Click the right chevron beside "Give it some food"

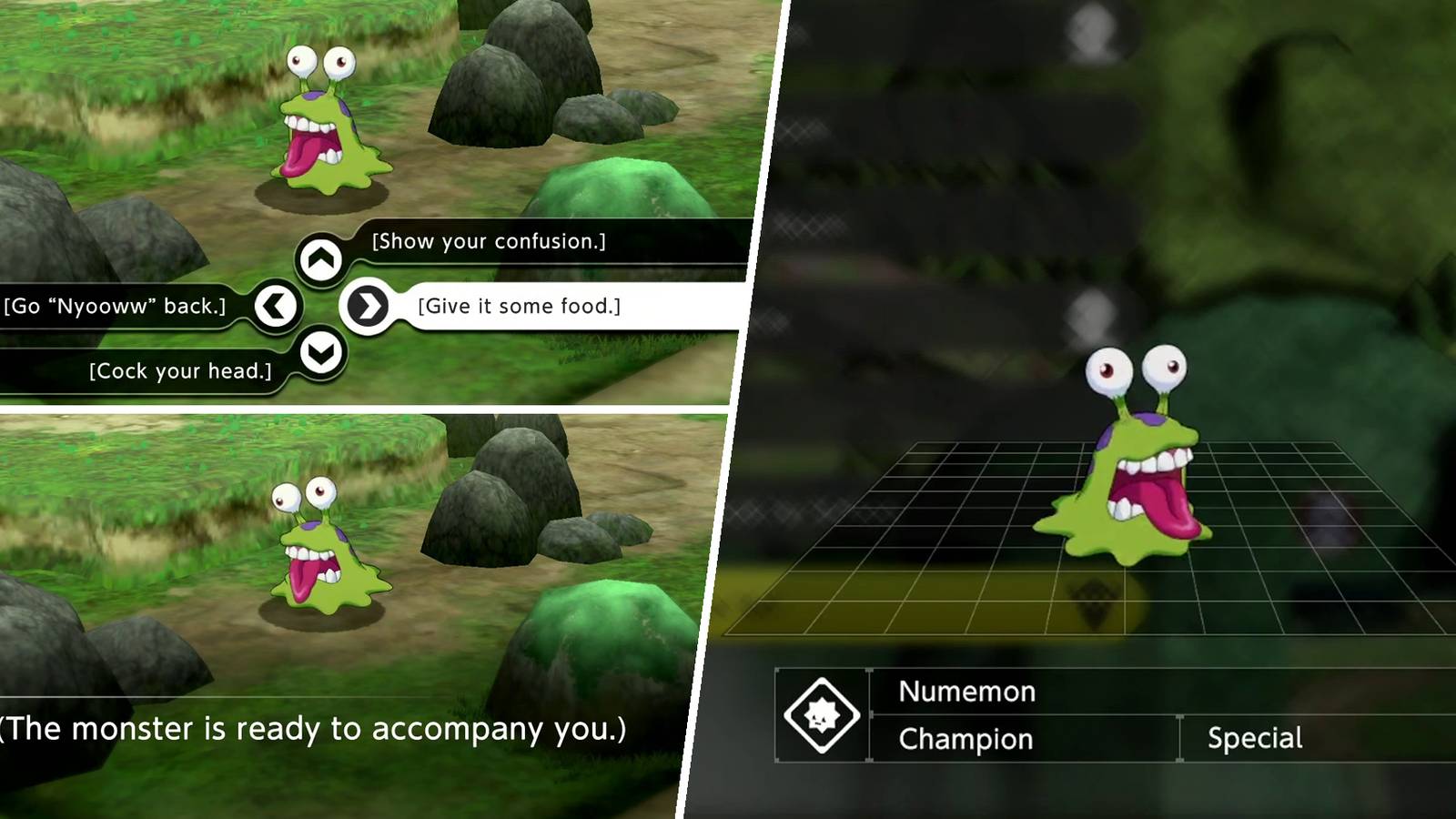point(368,306)
